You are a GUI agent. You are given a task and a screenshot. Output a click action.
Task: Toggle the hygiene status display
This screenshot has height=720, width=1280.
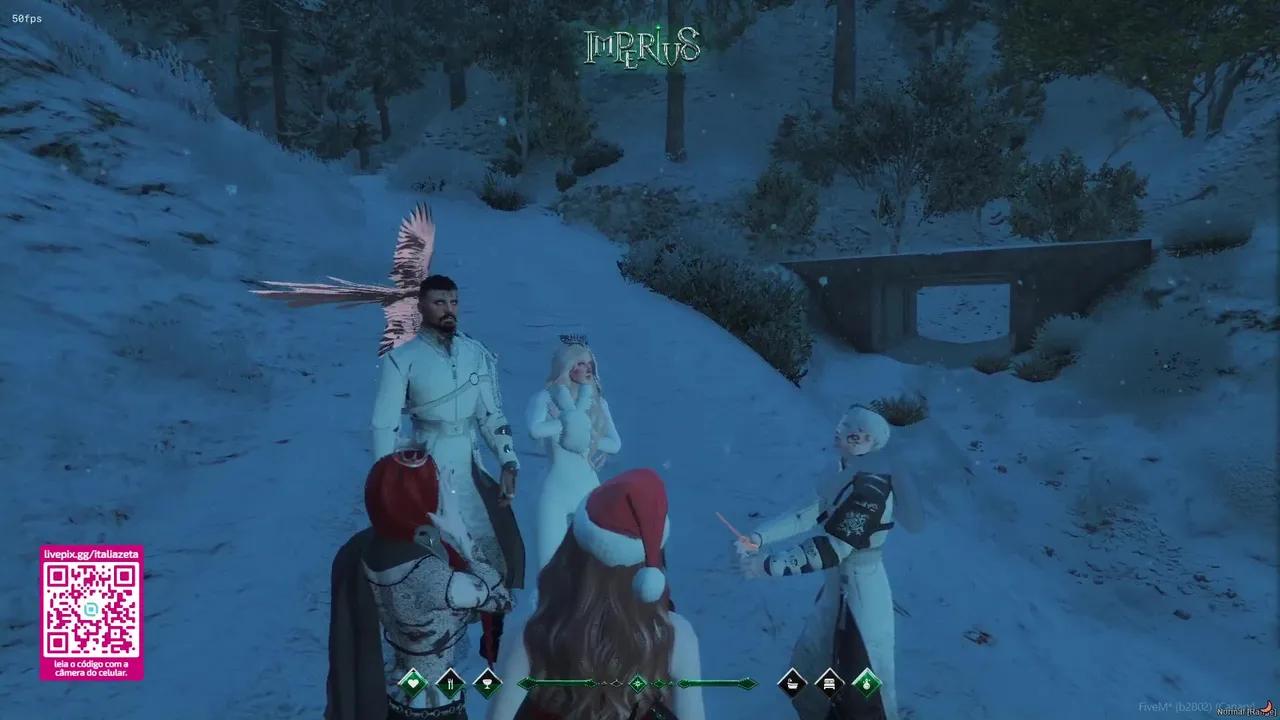pos(791,682)
